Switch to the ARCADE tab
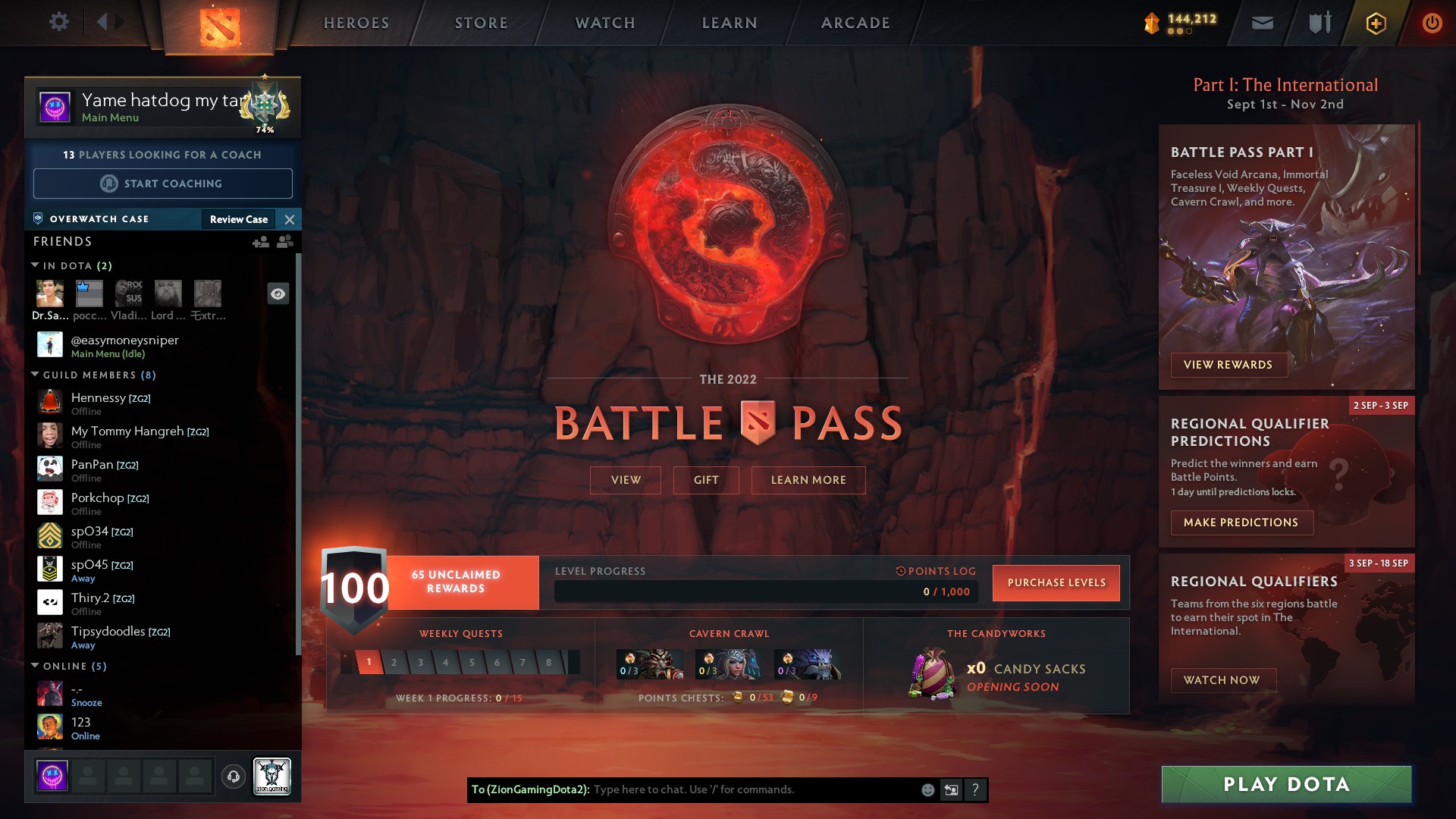The image size is (1456, 819). (854, 23)
